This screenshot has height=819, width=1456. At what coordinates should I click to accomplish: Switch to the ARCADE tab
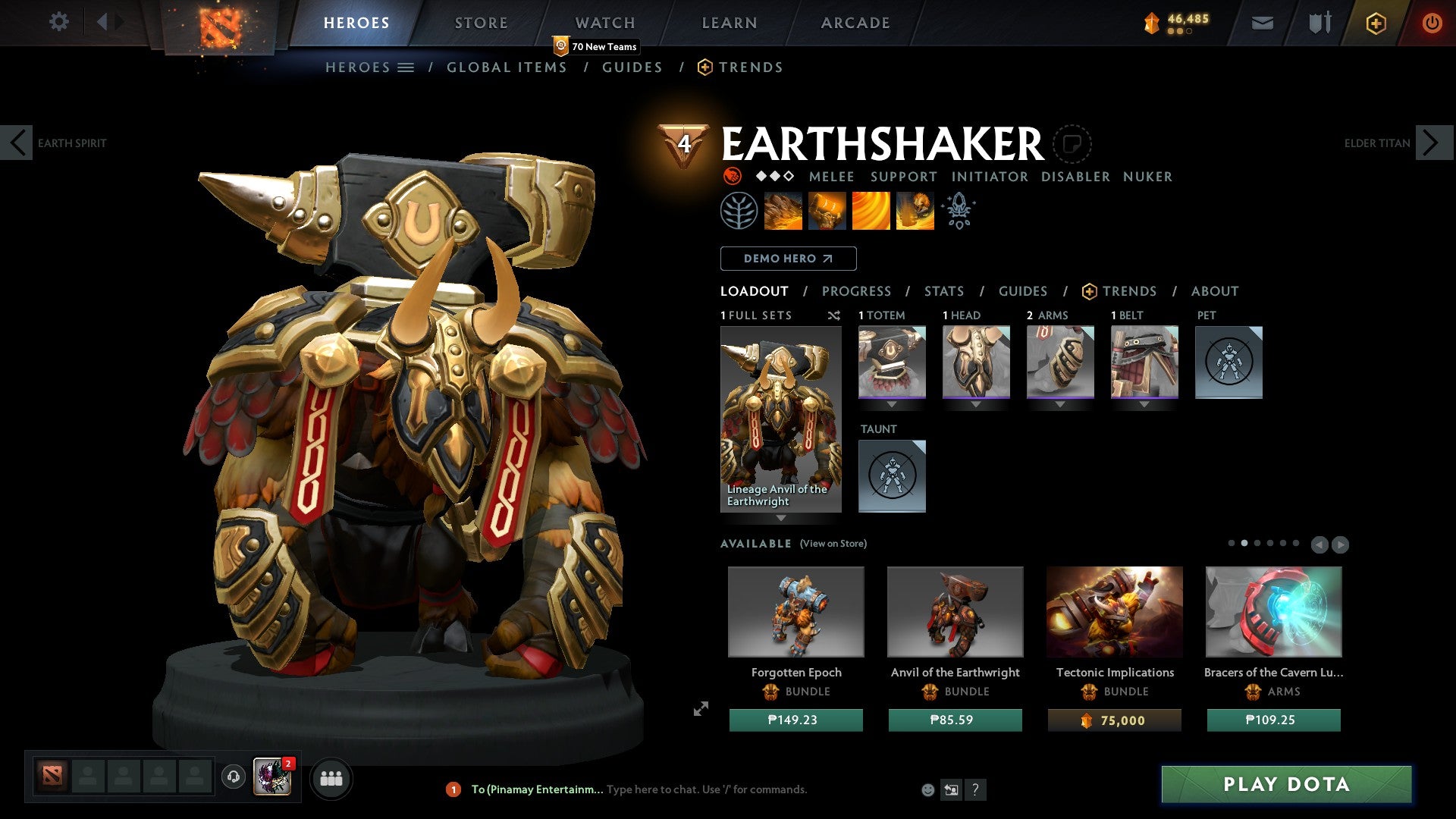[x=855, y=23]
